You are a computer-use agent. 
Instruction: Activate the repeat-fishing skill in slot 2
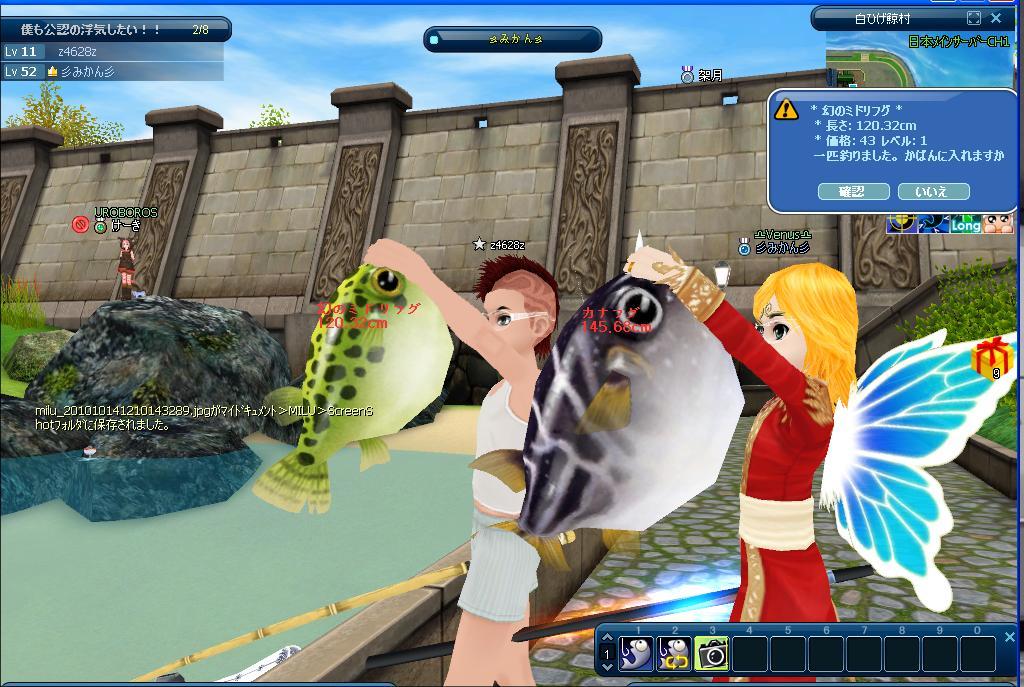pos(674,653)
